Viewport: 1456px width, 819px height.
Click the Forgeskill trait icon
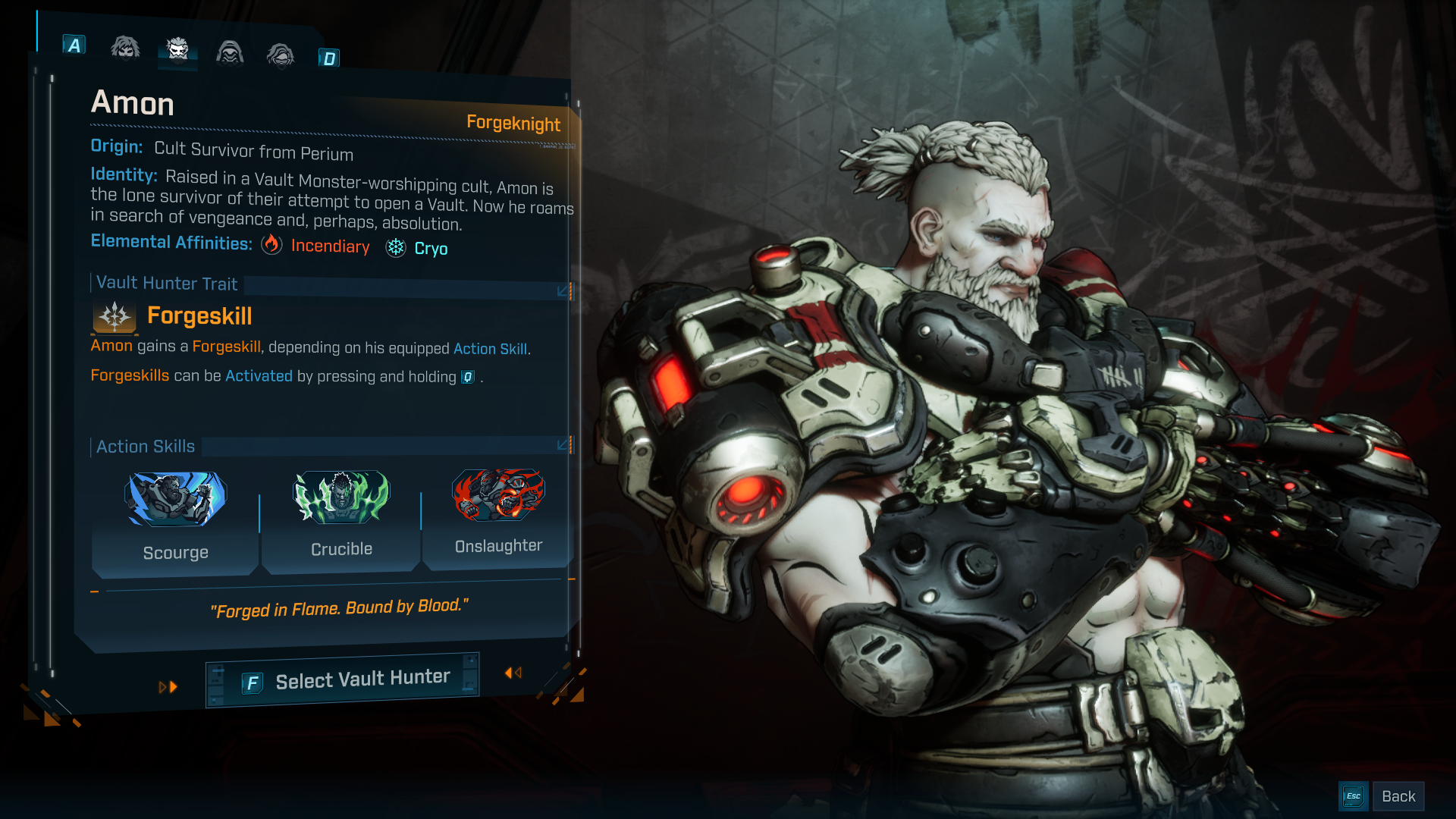113,318
